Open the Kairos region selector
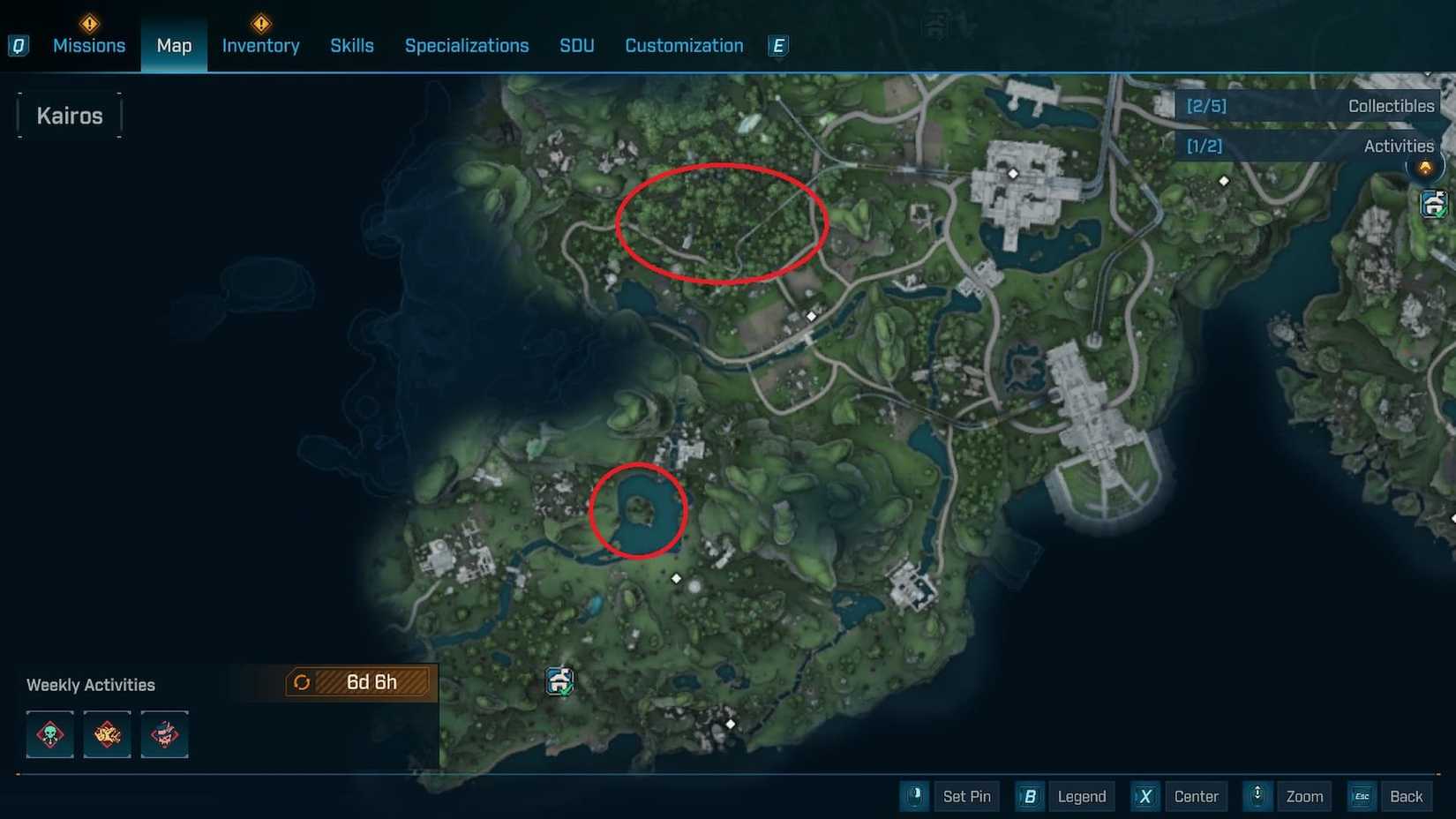The width and height of the screenshot is (1456, 819). pyautogui.click(x=69, y=115)
